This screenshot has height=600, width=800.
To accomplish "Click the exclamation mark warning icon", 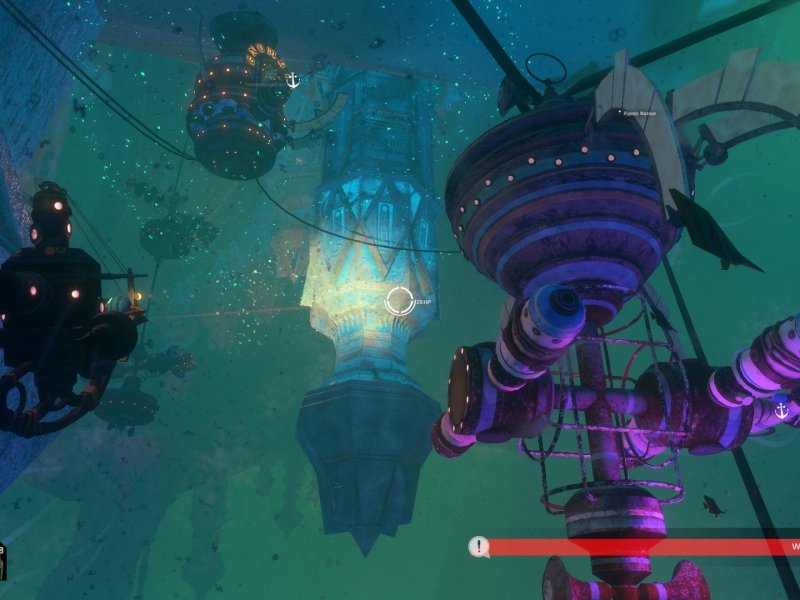I will point(480,546).
